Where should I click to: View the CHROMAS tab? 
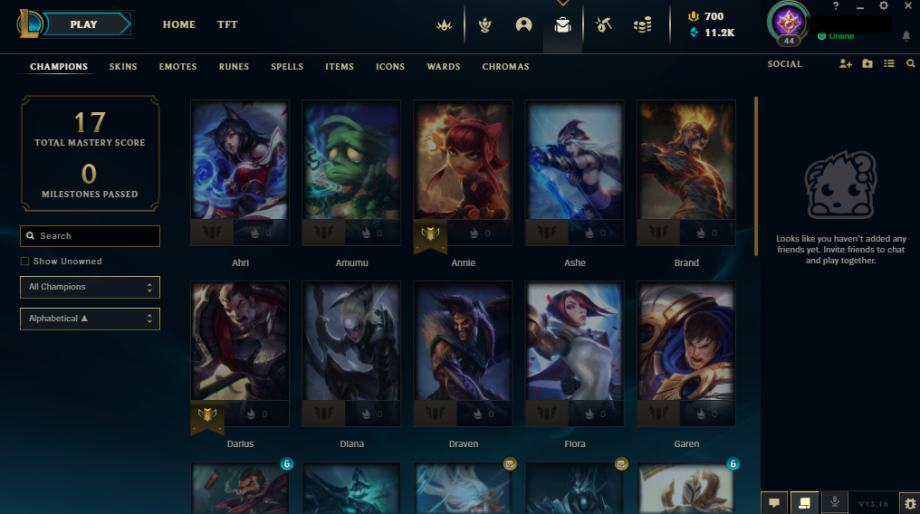pos(505,67)
